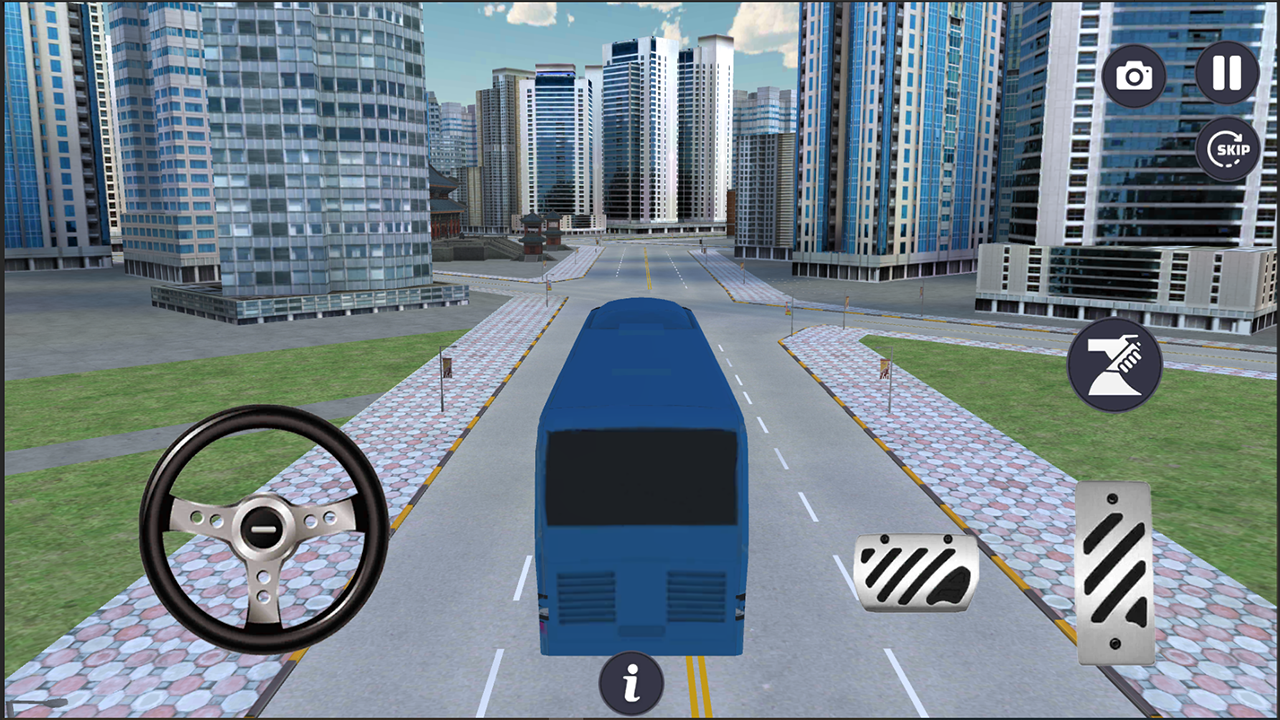Open level information panel

coord(630,681)
